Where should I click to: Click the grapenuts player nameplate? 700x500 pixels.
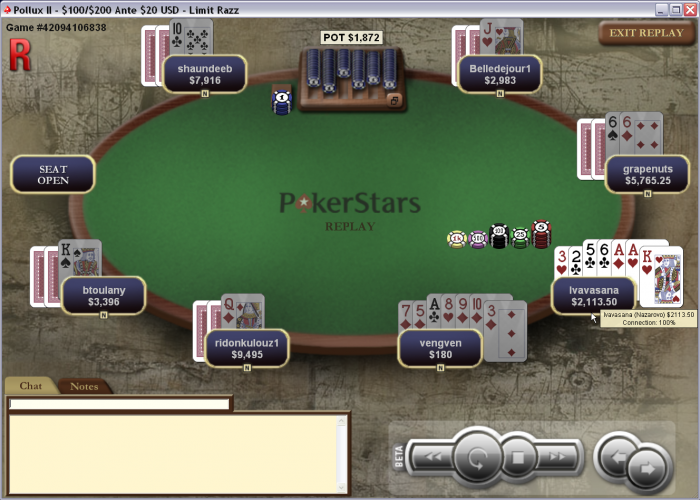(647, 174)
